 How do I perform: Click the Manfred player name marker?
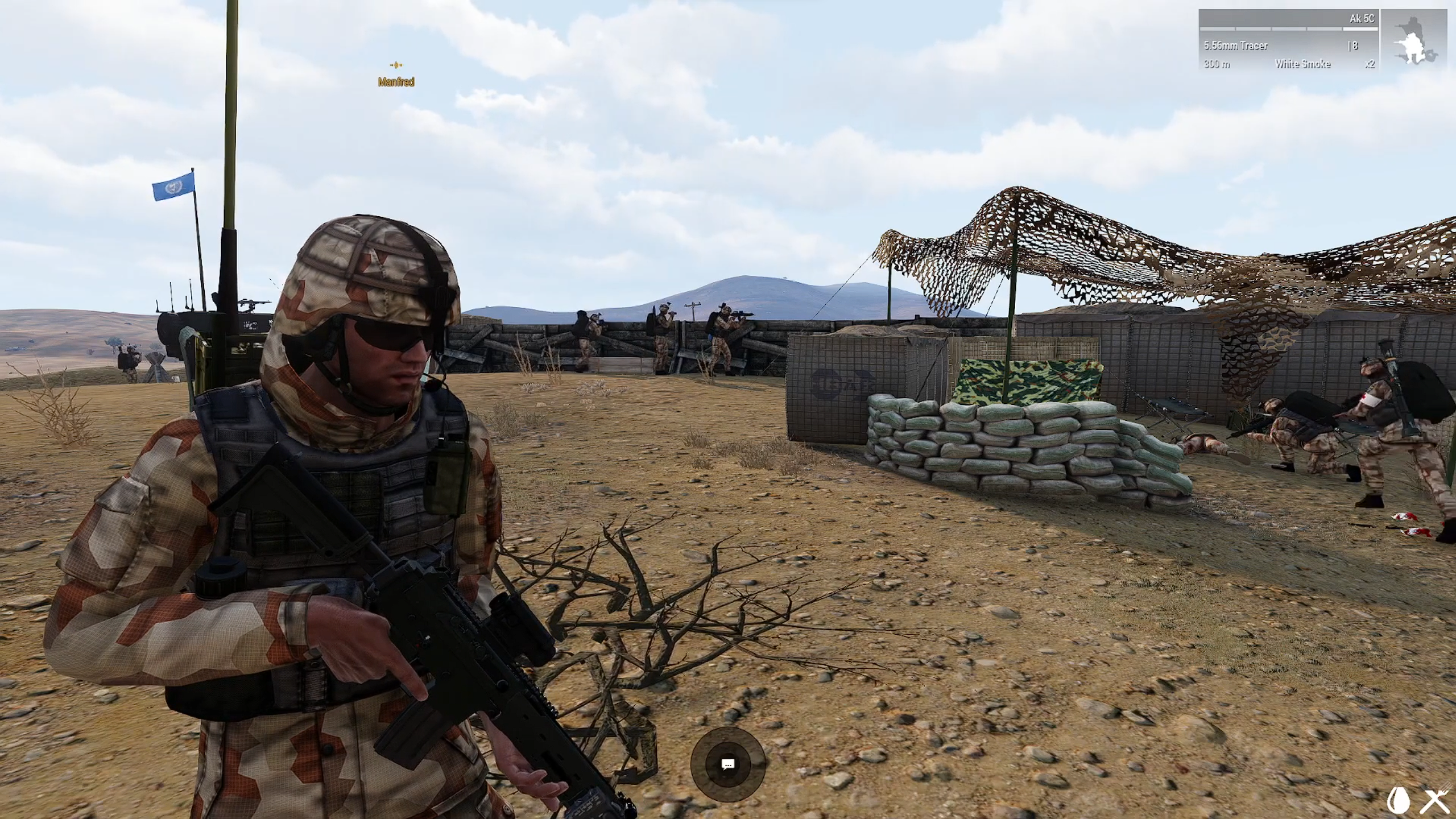[x=396, y=81]
